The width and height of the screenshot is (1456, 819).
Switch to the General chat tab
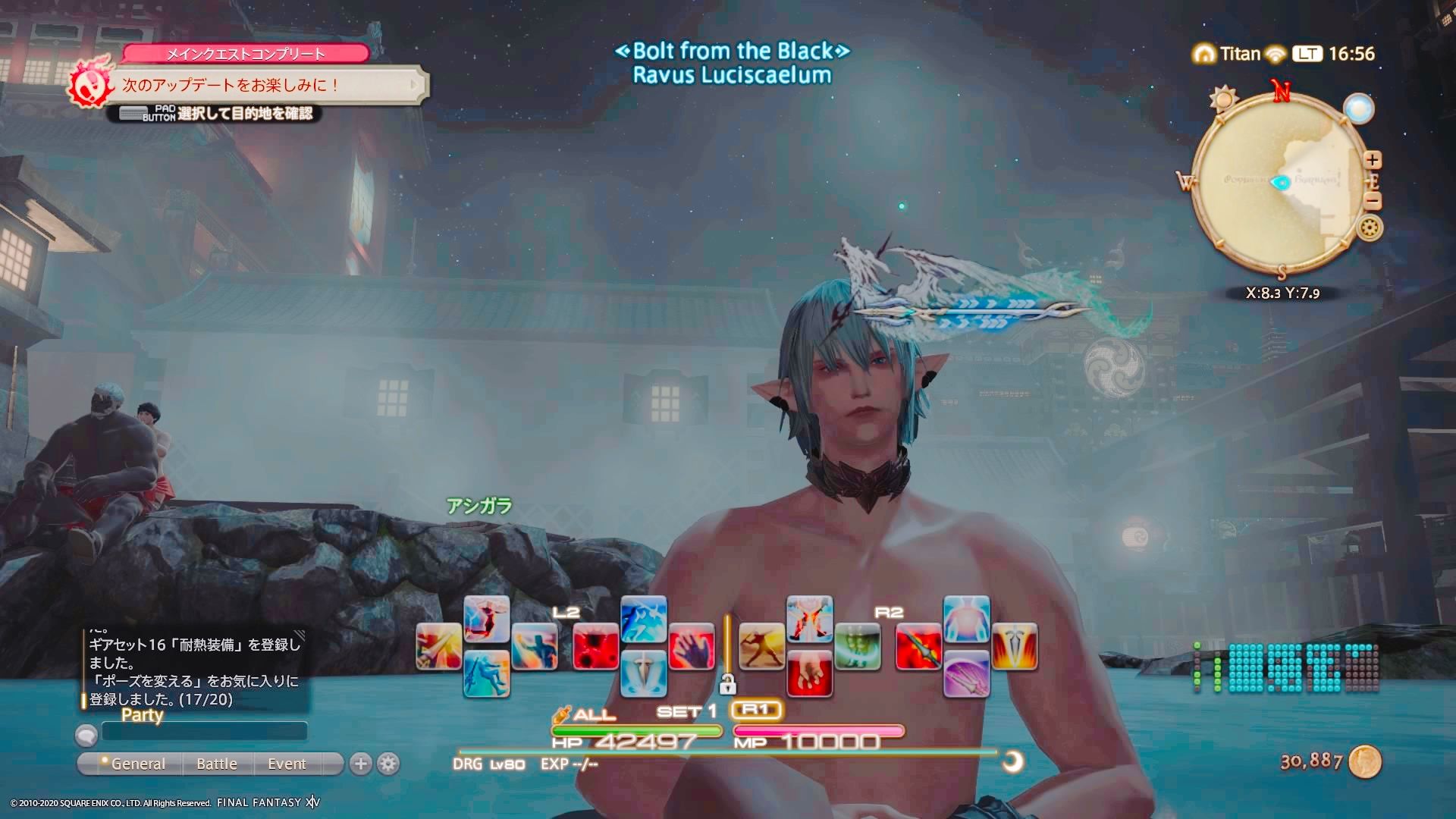coord(137,764)
